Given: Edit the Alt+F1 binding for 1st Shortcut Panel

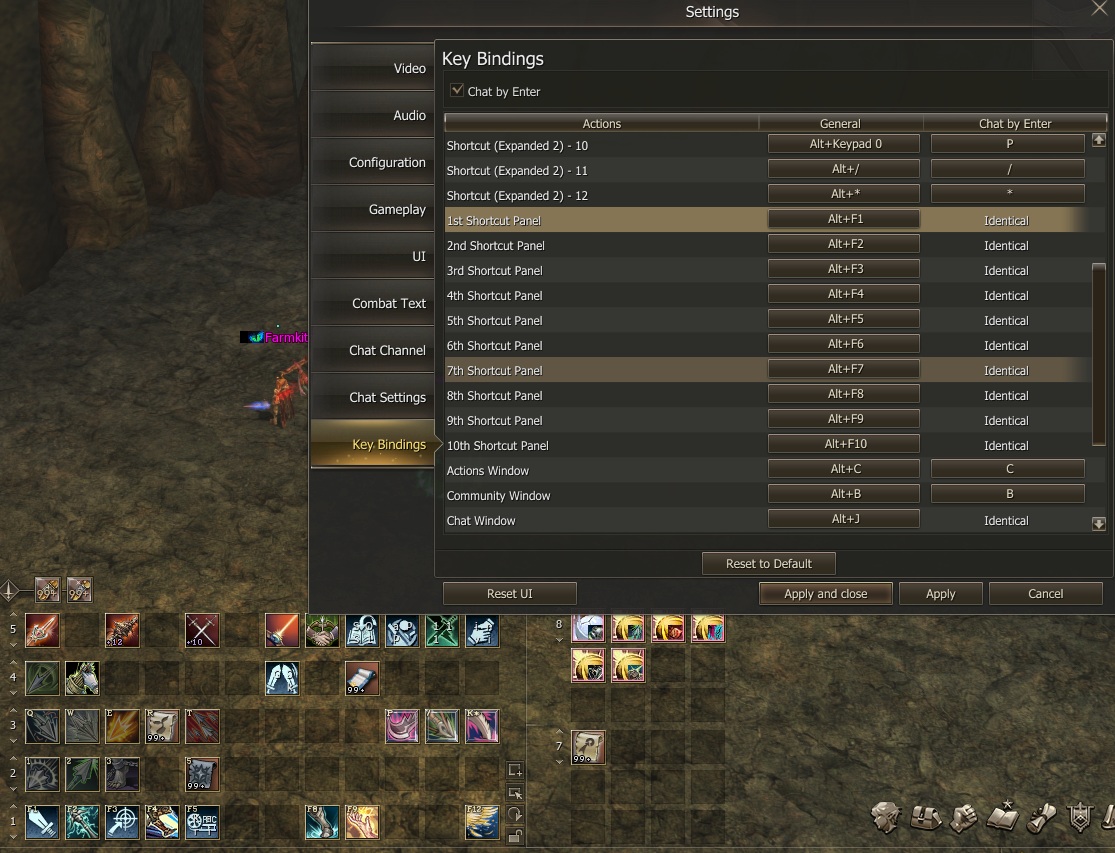Looking at the screenshot, I should pyautogui.click(x=844, y=219).
